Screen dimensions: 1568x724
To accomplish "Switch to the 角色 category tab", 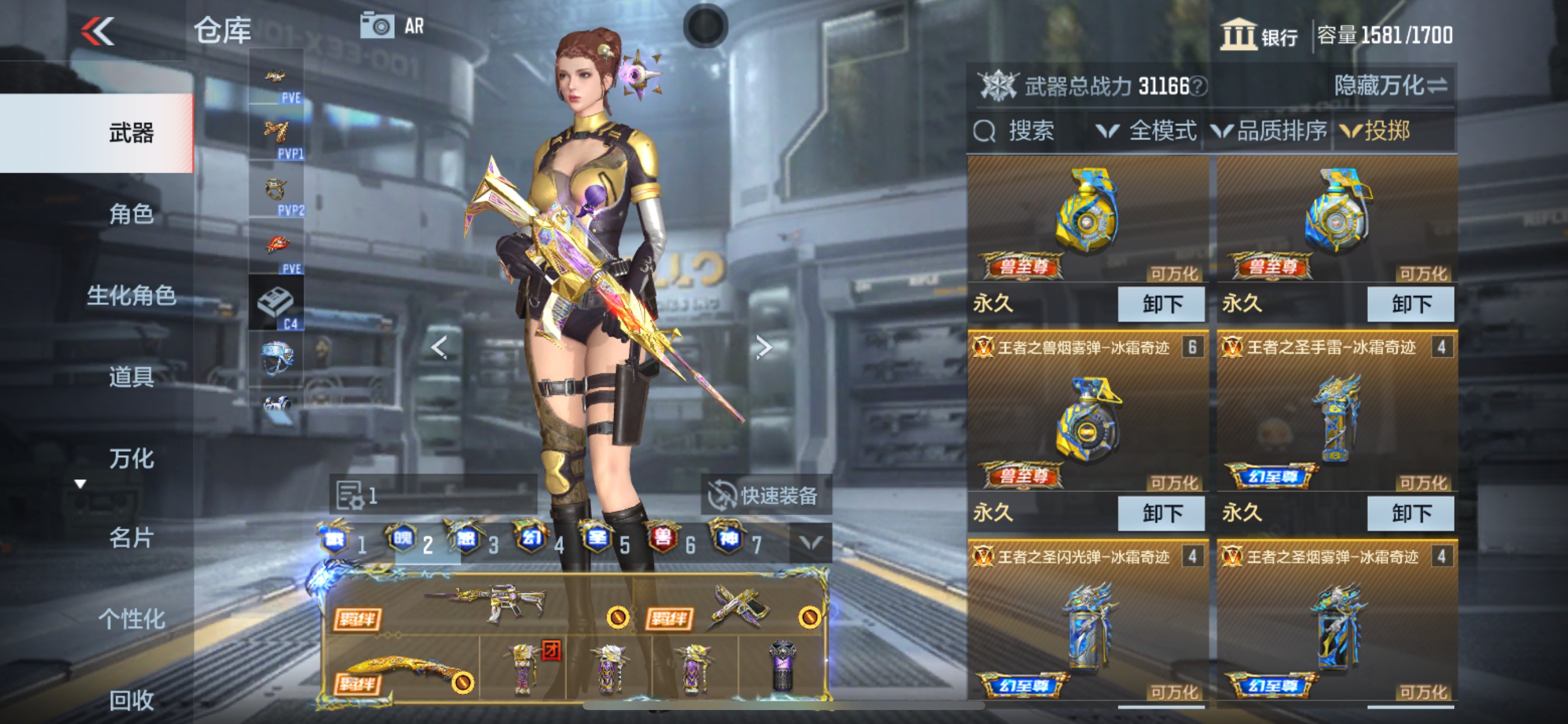I will point(131,214).
